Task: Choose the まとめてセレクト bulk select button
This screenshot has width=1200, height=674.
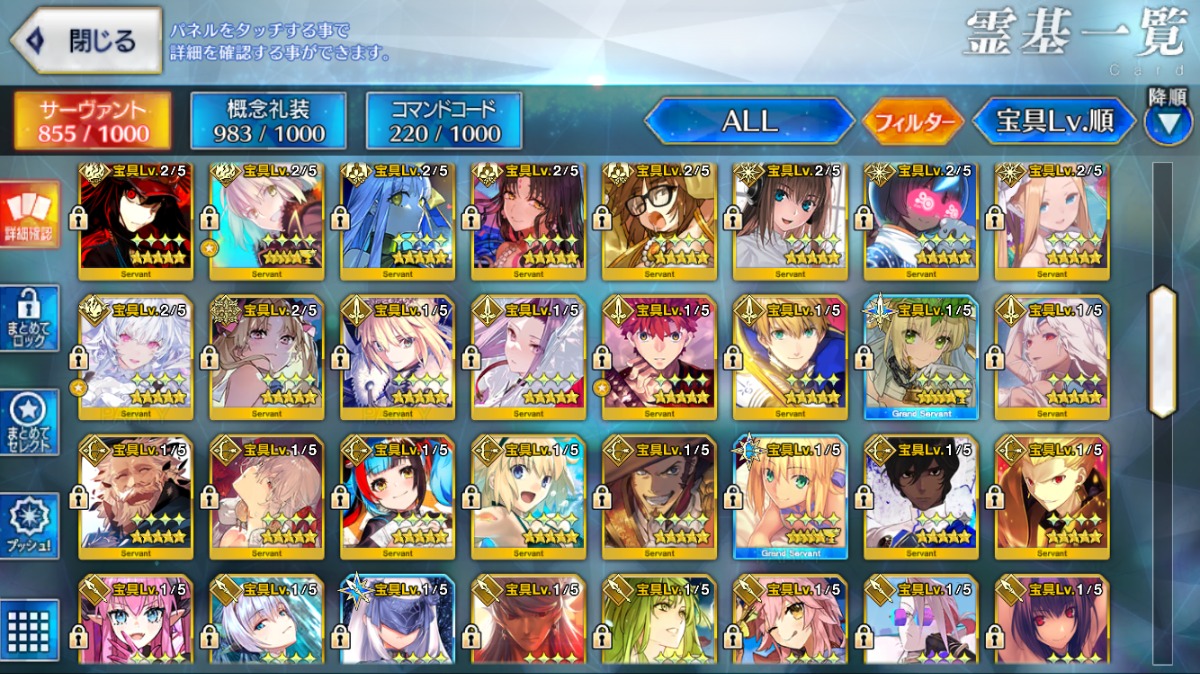Action: coord(30,422)
